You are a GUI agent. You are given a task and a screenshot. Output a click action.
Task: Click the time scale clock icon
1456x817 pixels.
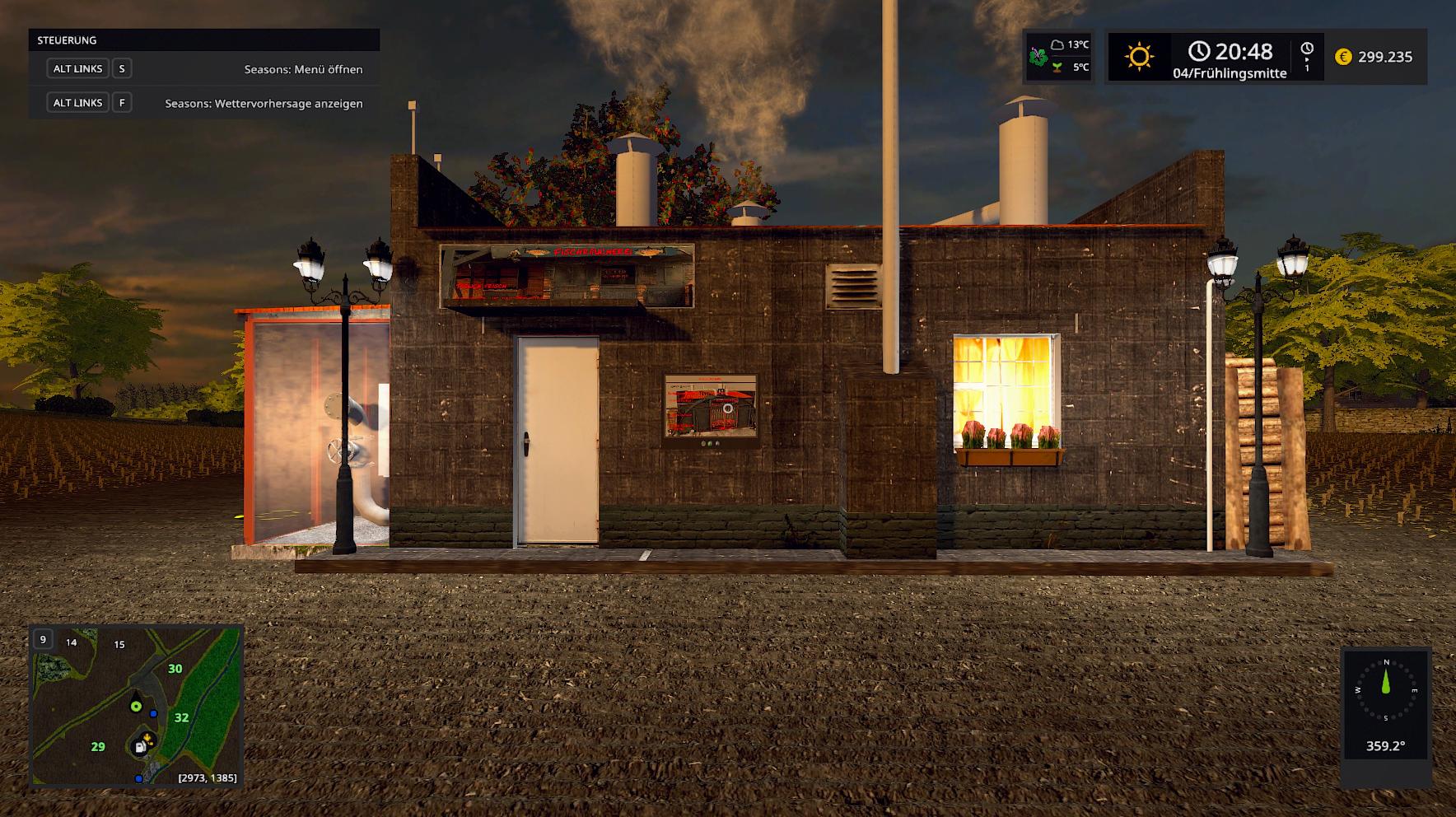(1307, 49)
